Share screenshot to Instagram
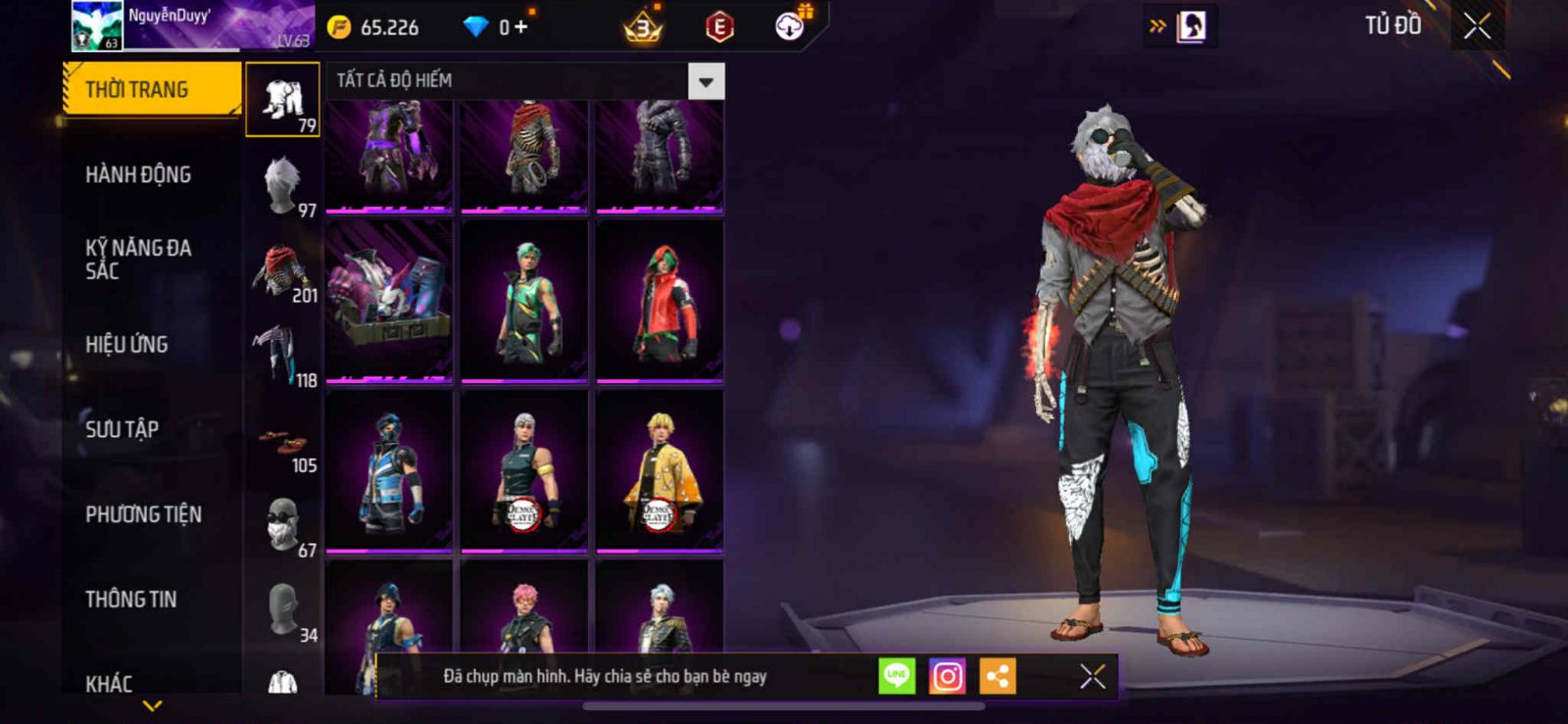 point(947,676)
